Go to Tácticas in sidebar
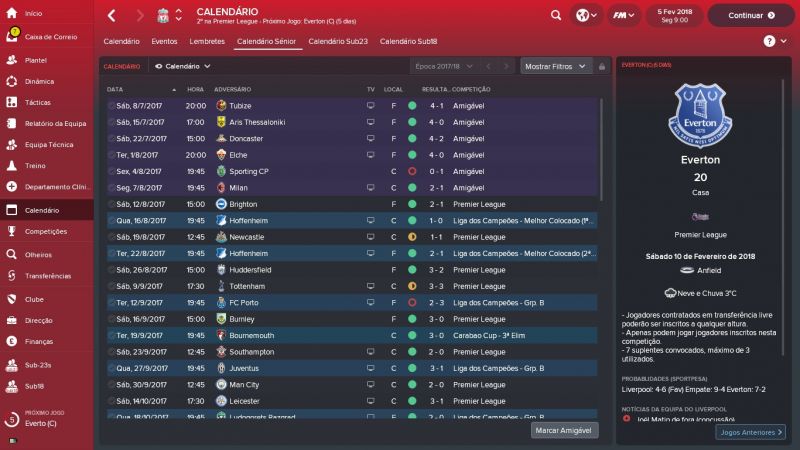800x450 pixels. click(38, 102)
